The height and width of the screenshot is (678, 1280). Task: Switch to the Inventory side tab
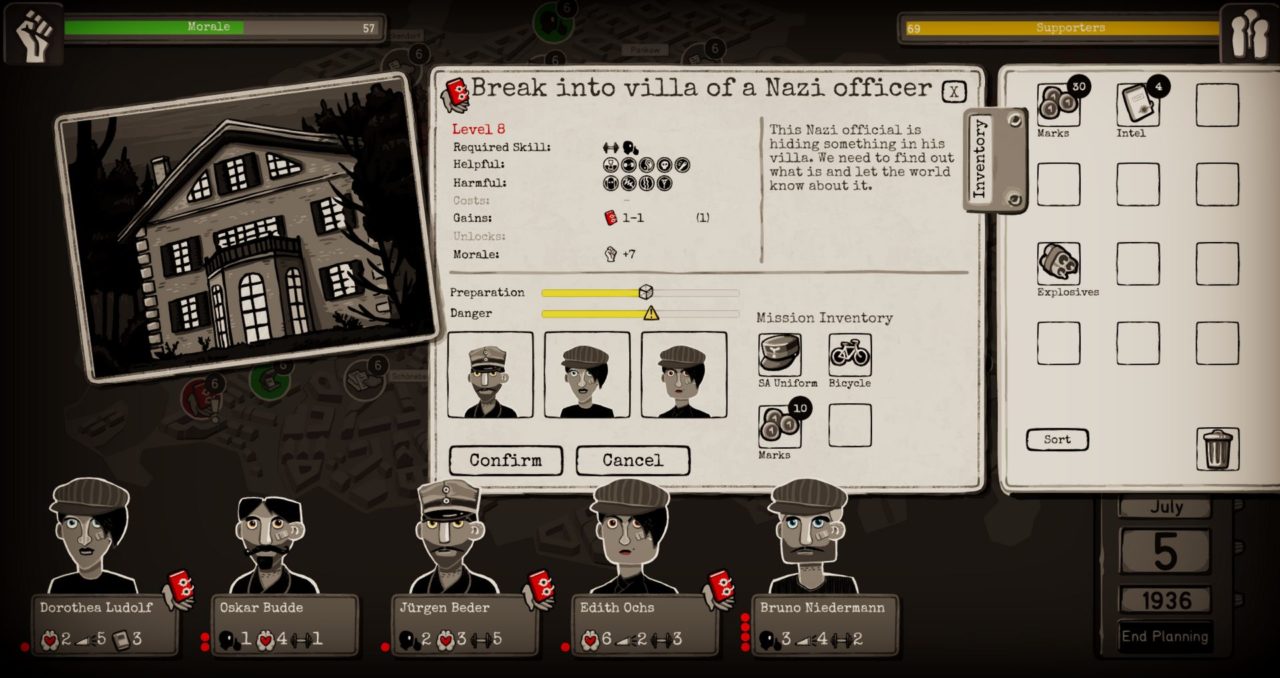click(x=982, y=158)
